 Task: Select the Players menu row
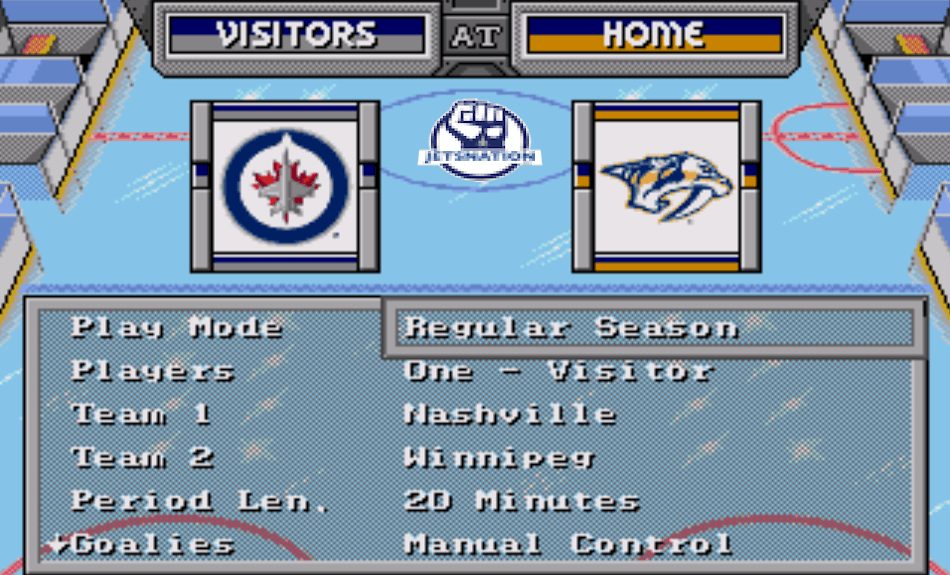pos(152,371)
